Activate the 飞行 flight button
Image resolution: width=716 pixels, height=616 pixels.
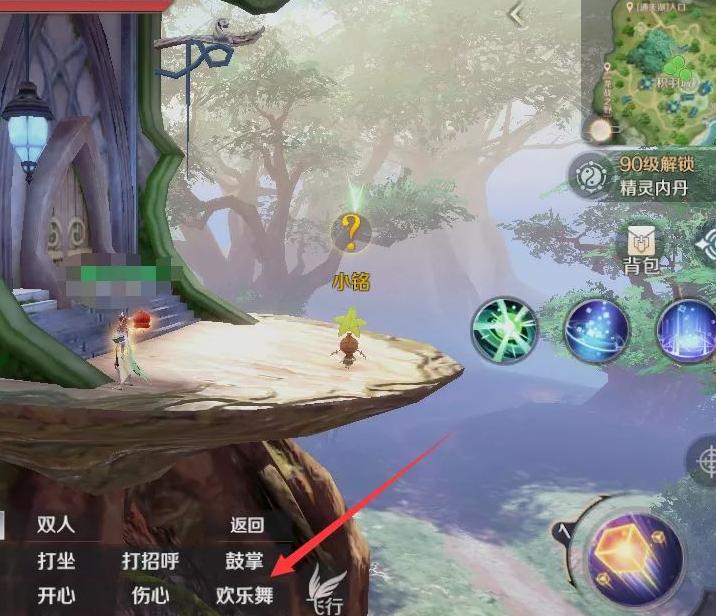click(x=322, y=590)
